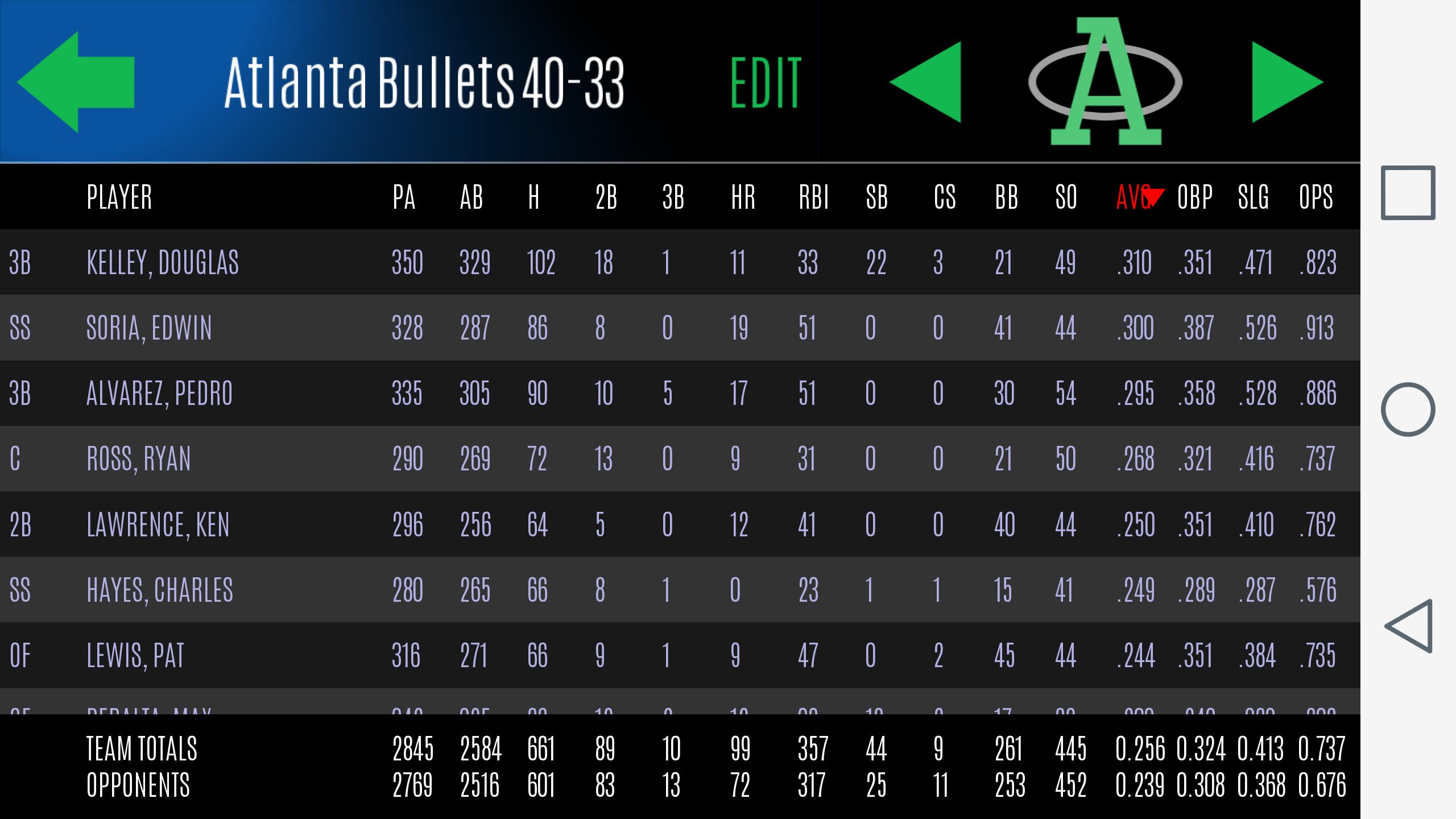Choose Pedro Alvarez's stat row
Screen dimensions: 1456x819
[x=159, y=394]
